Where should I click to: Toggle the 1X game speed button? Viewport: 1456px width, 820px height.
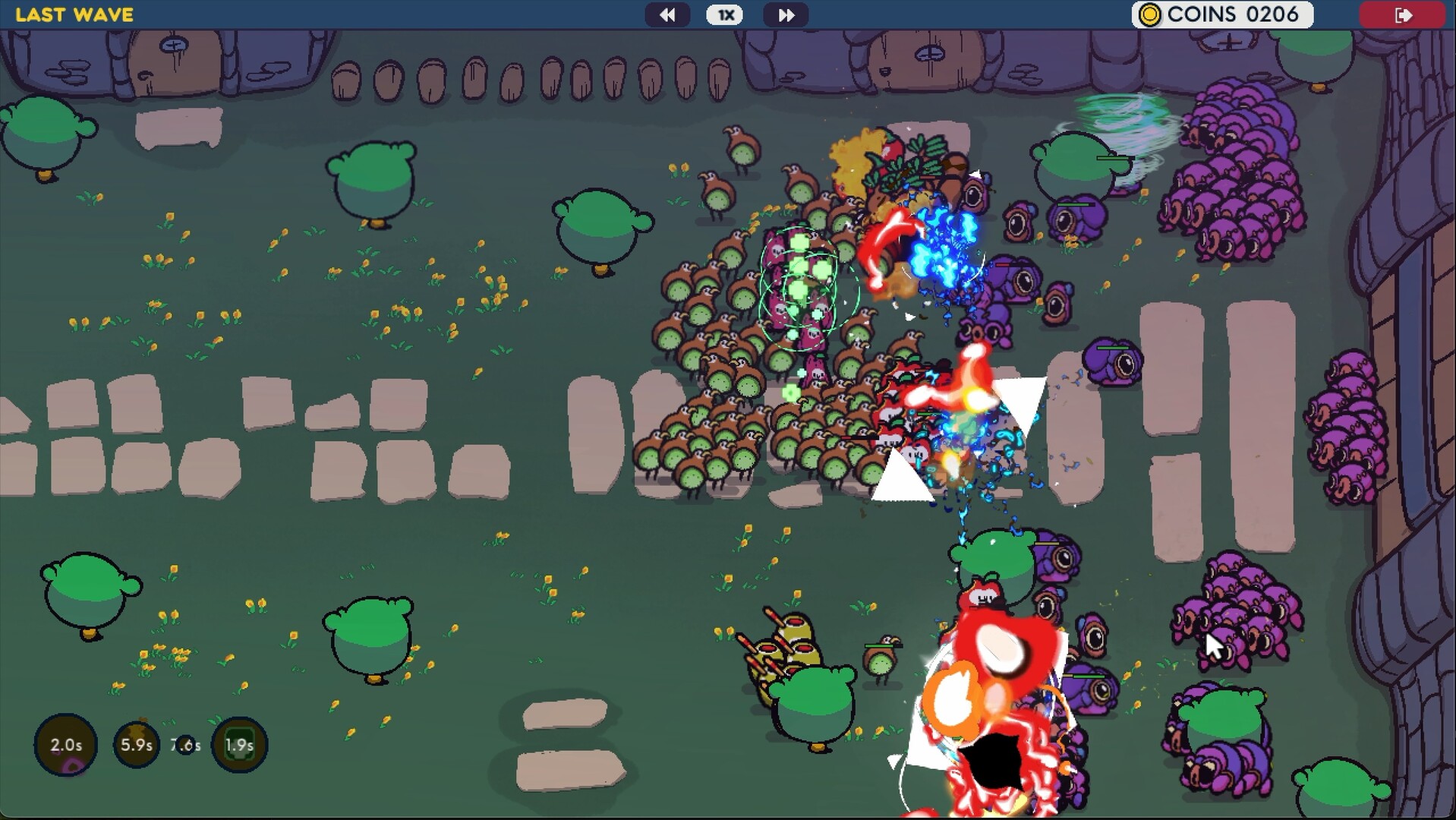[724, 14]
